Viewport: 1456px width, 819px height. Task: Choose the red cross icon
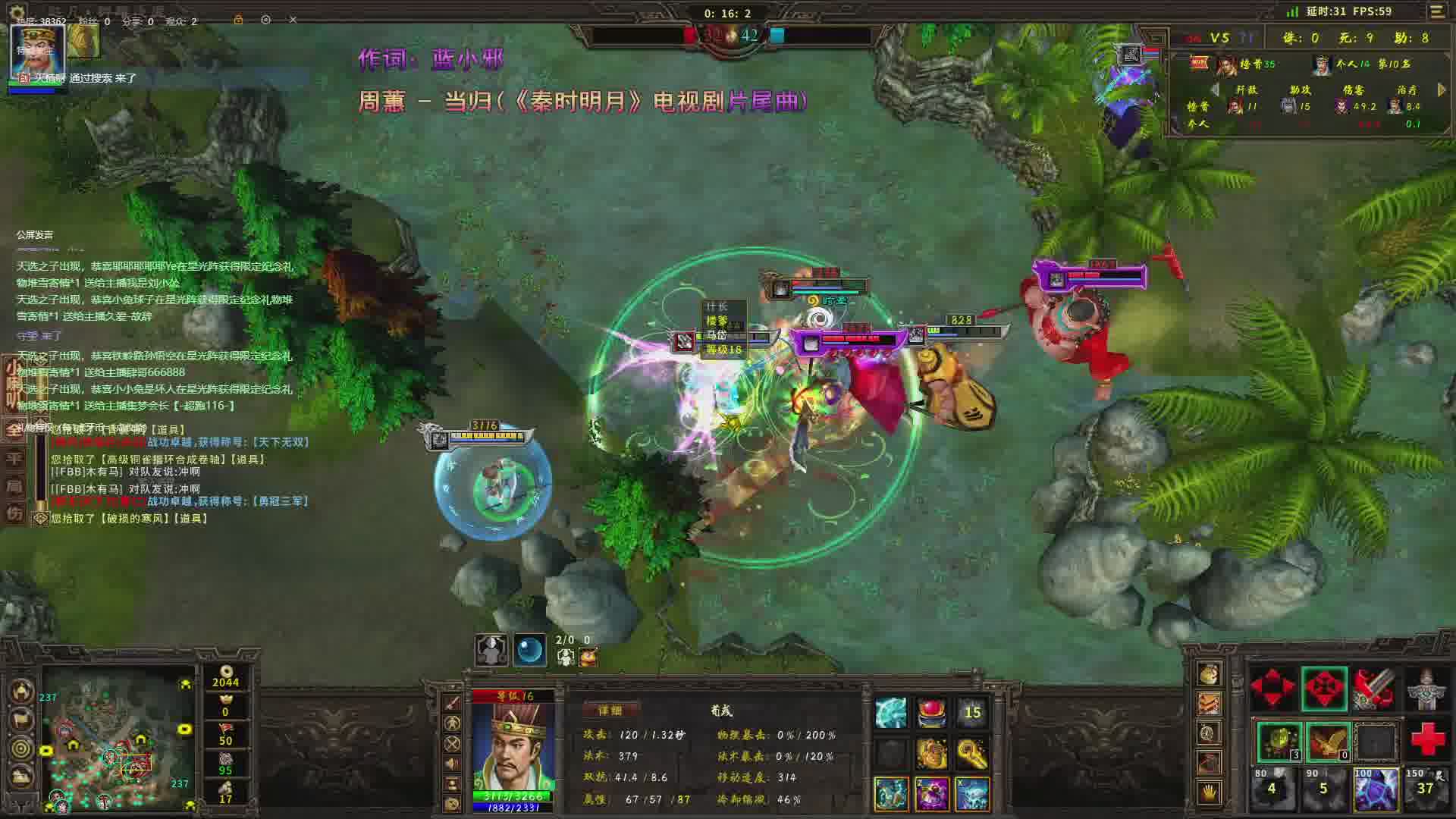1427,739
